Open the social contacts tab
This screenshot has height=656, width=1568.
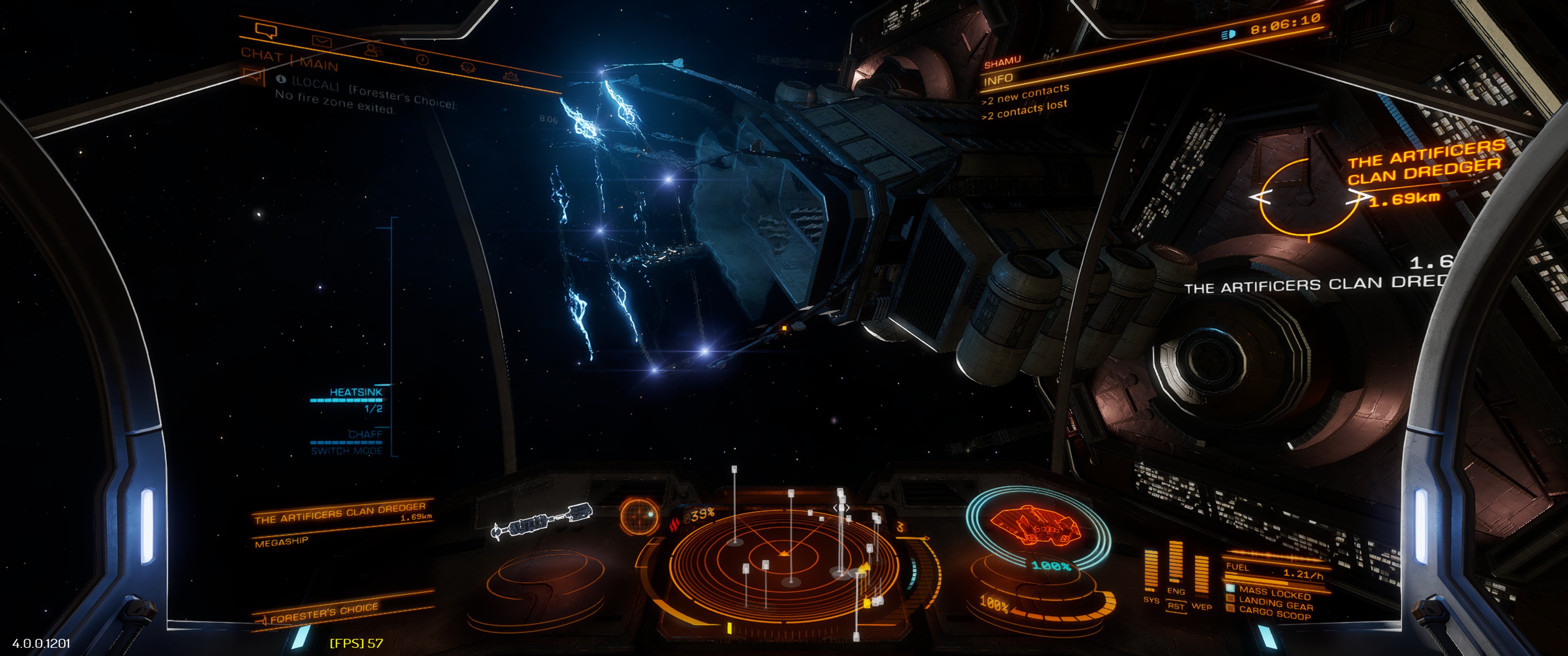coord(373,51)
